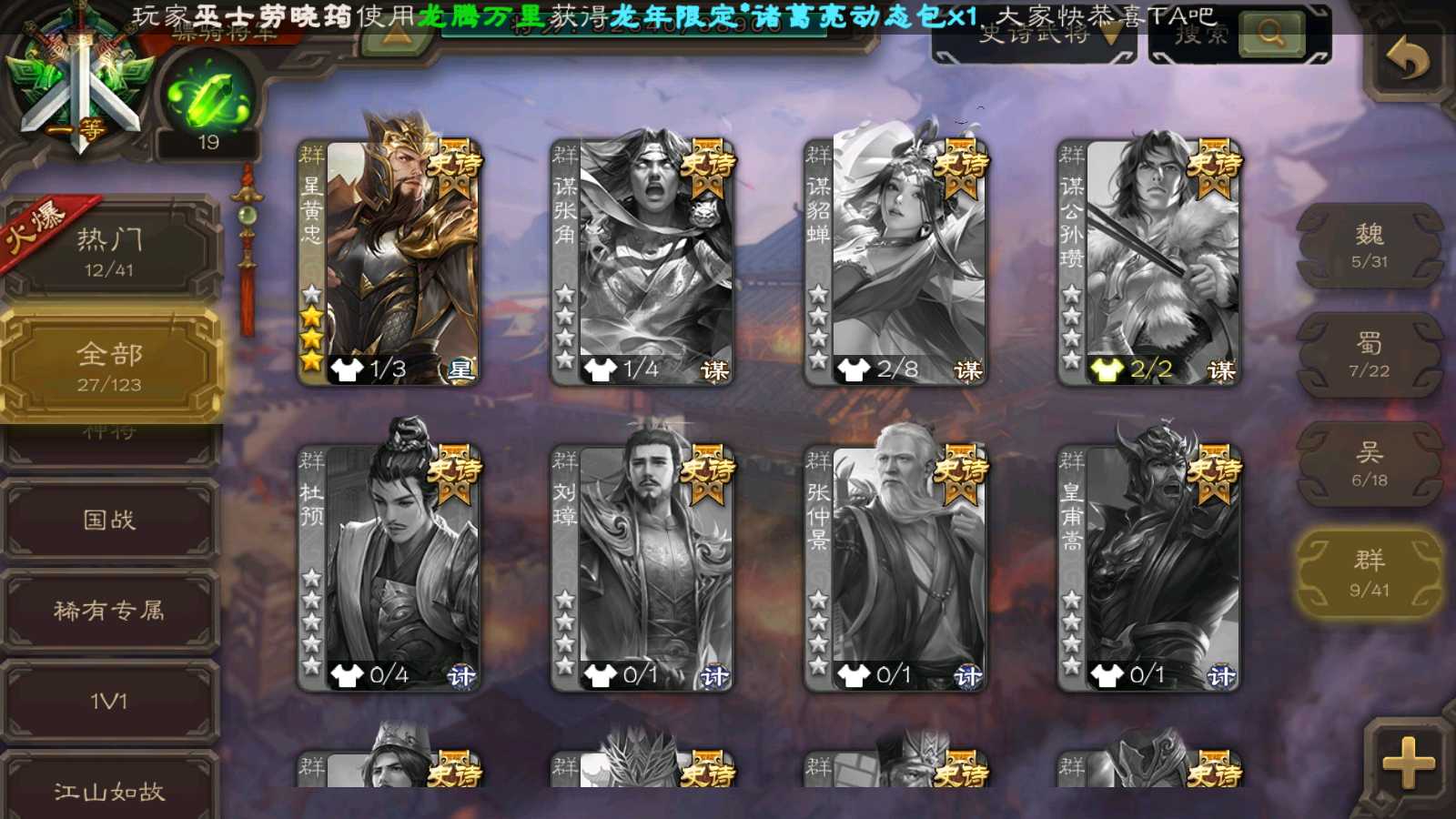Select the 谋公孙瓒 hero card

click(1150, 264)
